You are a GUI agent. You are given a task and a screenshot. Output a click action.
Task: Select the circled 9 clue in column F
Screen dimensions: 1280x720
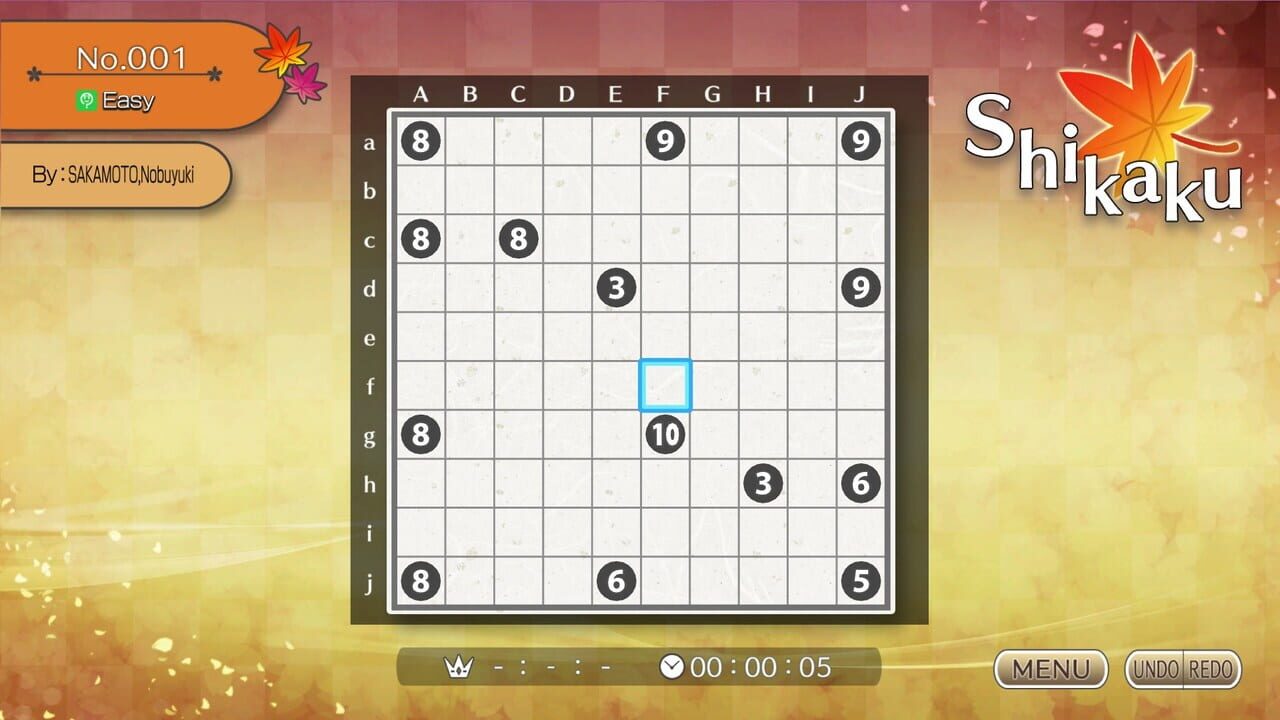tap(665, 141)
